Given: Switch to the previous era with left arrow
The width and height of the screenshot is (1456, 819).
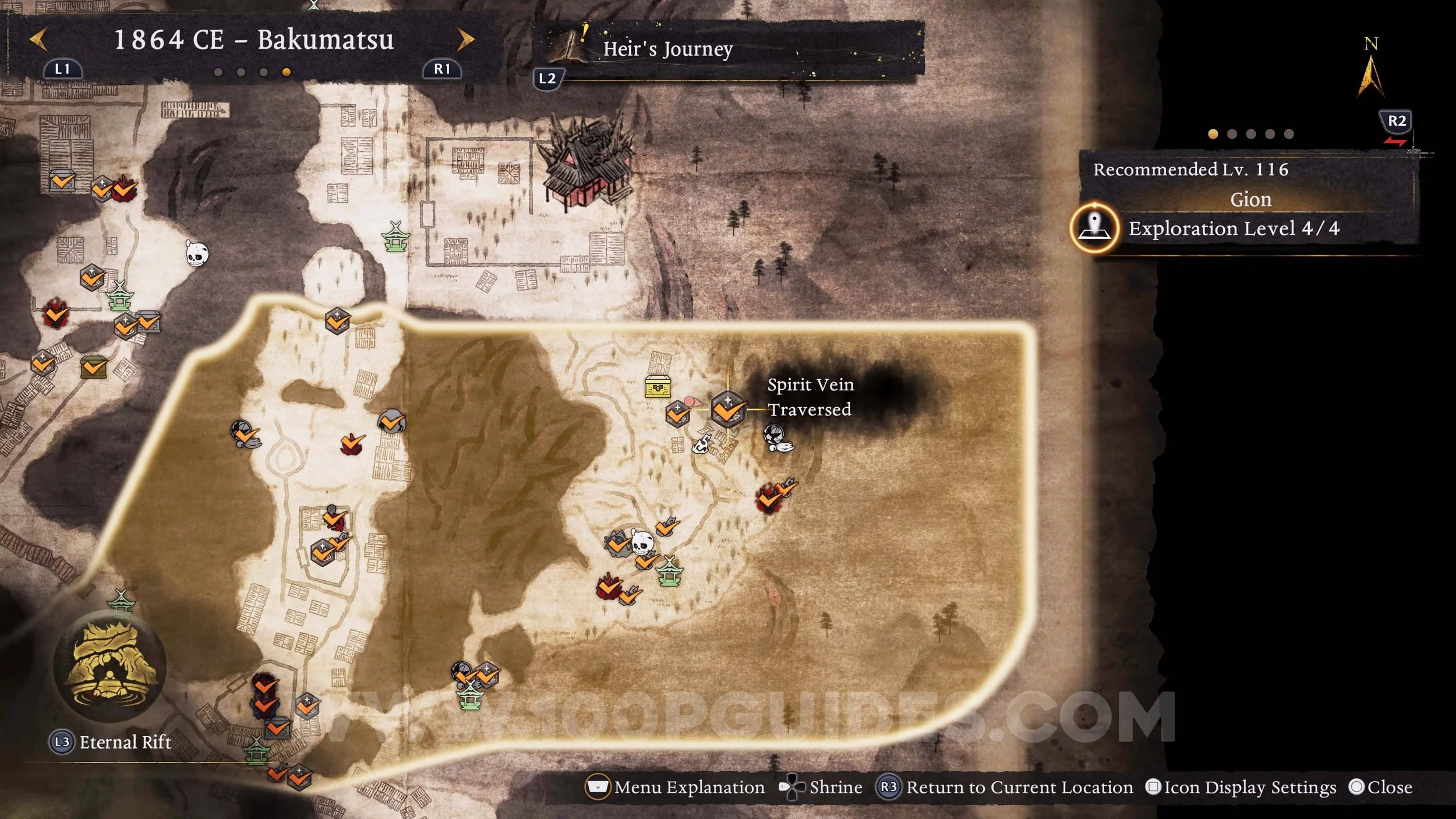Looking at the screenshot, I should coord(38,40).
